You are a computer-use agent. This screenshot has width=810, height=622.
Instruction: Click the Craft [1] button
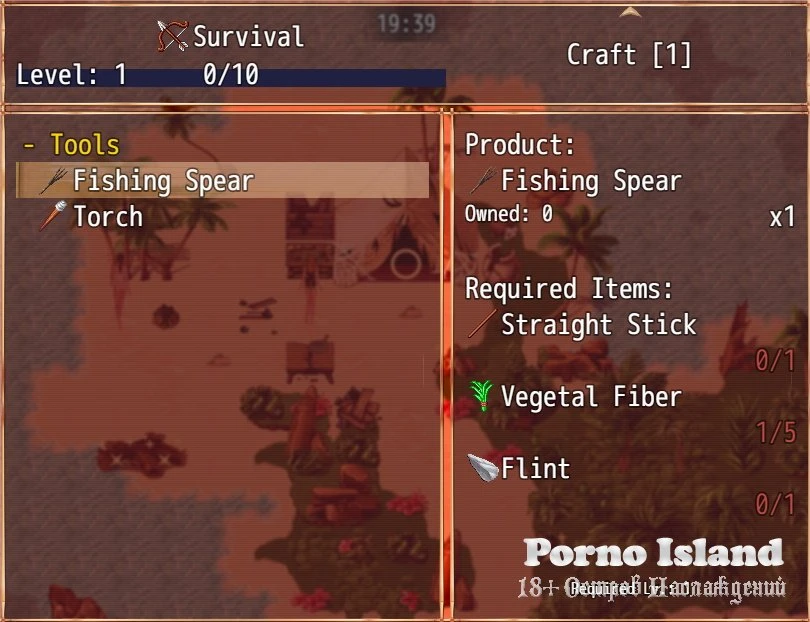629,55
